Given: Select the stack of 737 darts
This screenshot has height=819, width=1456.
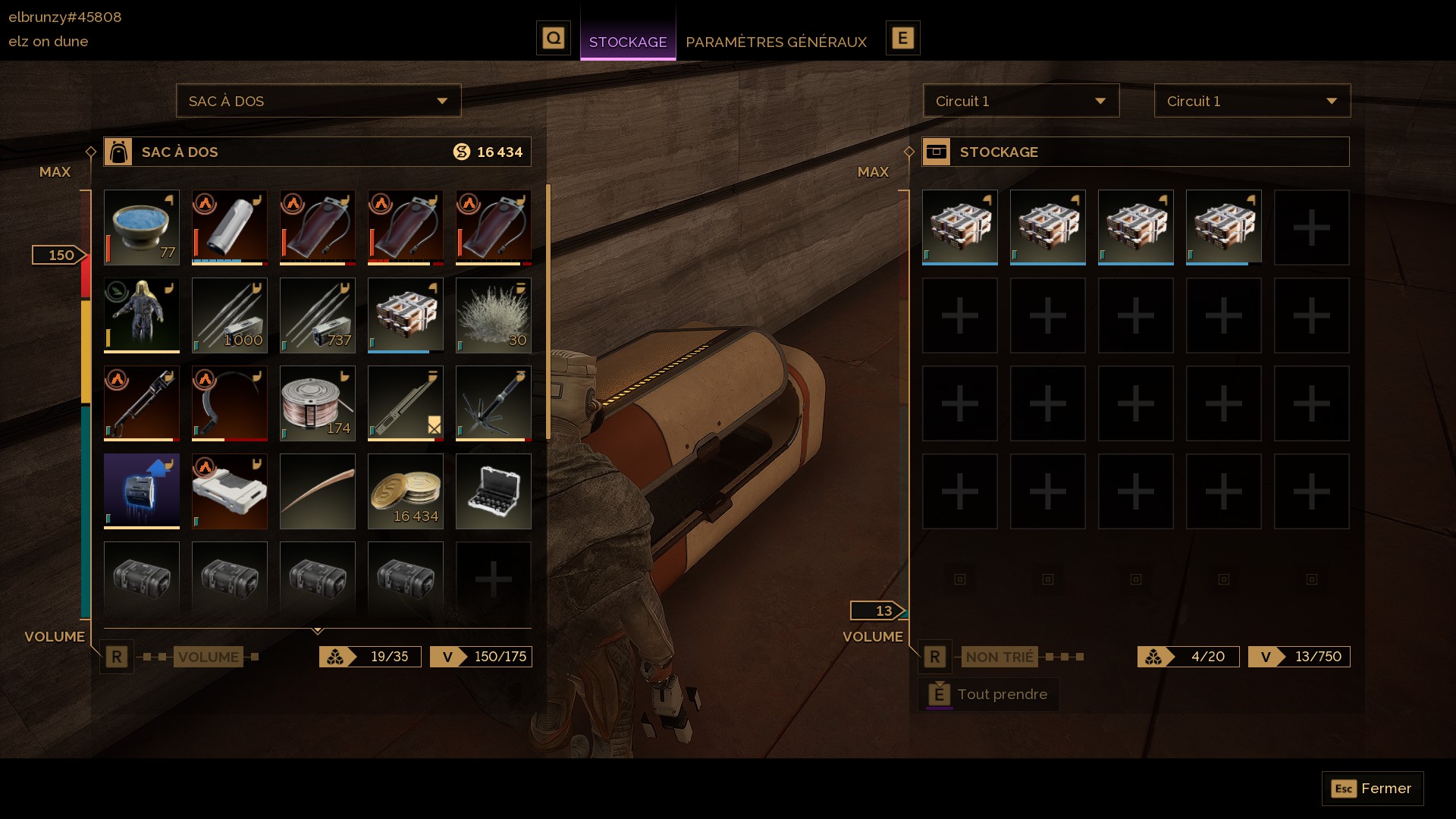Looking at the screenshot, I should click(318, 315).
